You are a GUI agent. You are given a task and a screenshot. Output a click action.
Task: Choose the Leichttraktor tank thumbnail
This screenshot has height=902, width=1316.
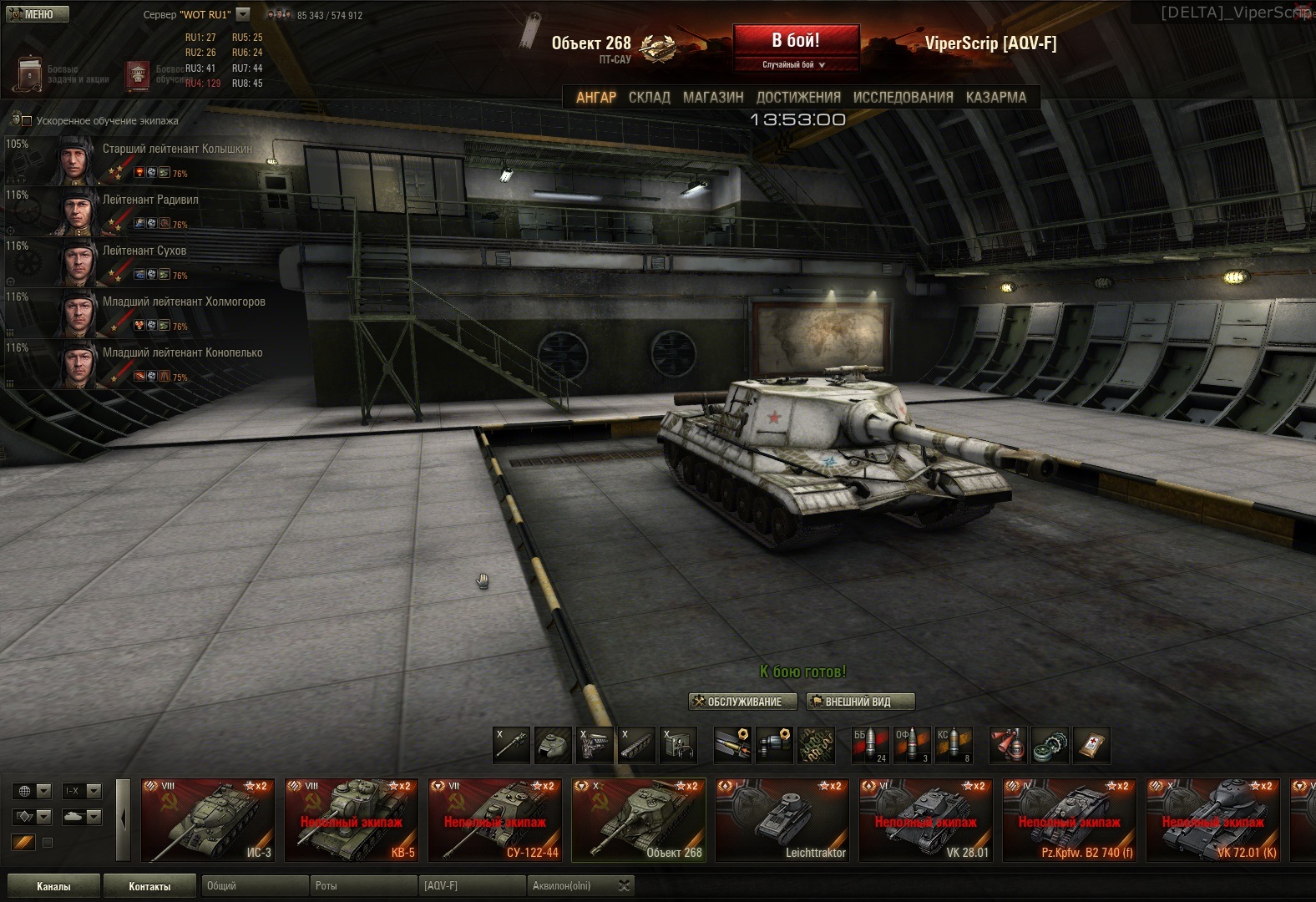tap(782, 820)
